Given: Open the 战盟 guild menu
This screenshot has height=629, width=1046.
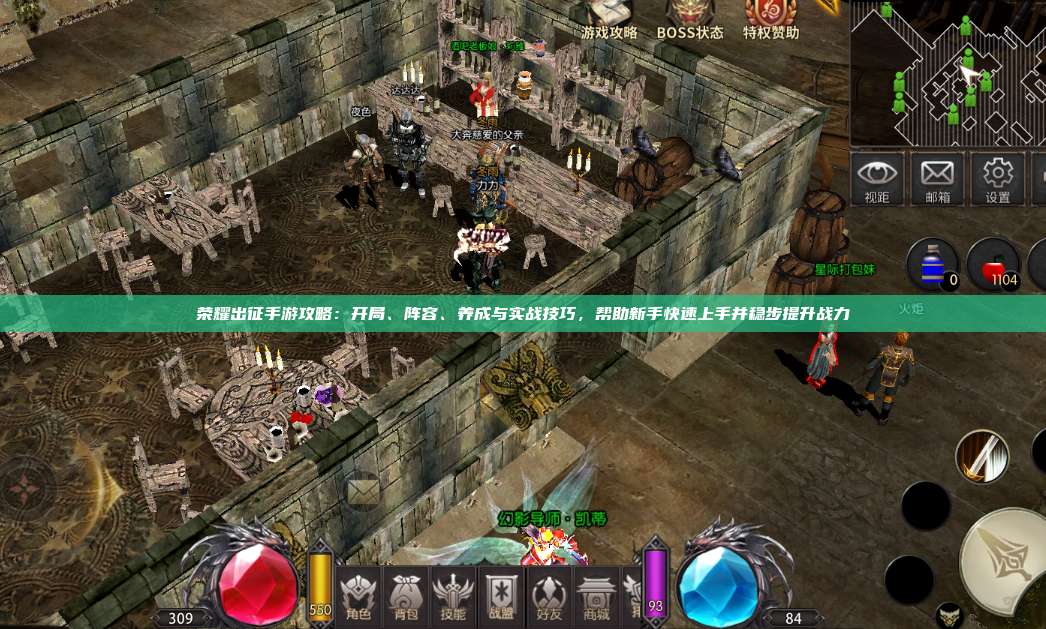Looking at the screenshot, I should coord(501,595).
